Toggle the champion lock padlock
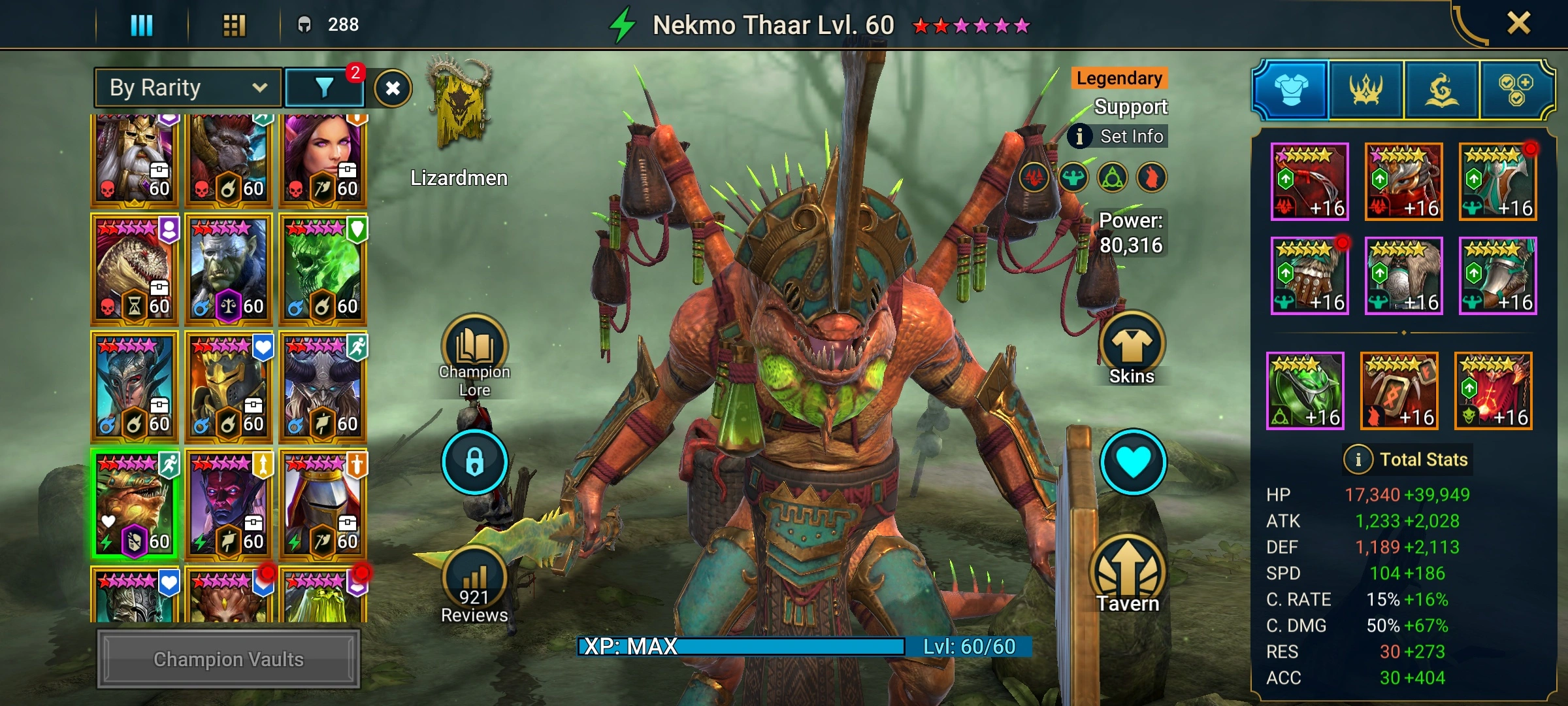 point(474,462)
